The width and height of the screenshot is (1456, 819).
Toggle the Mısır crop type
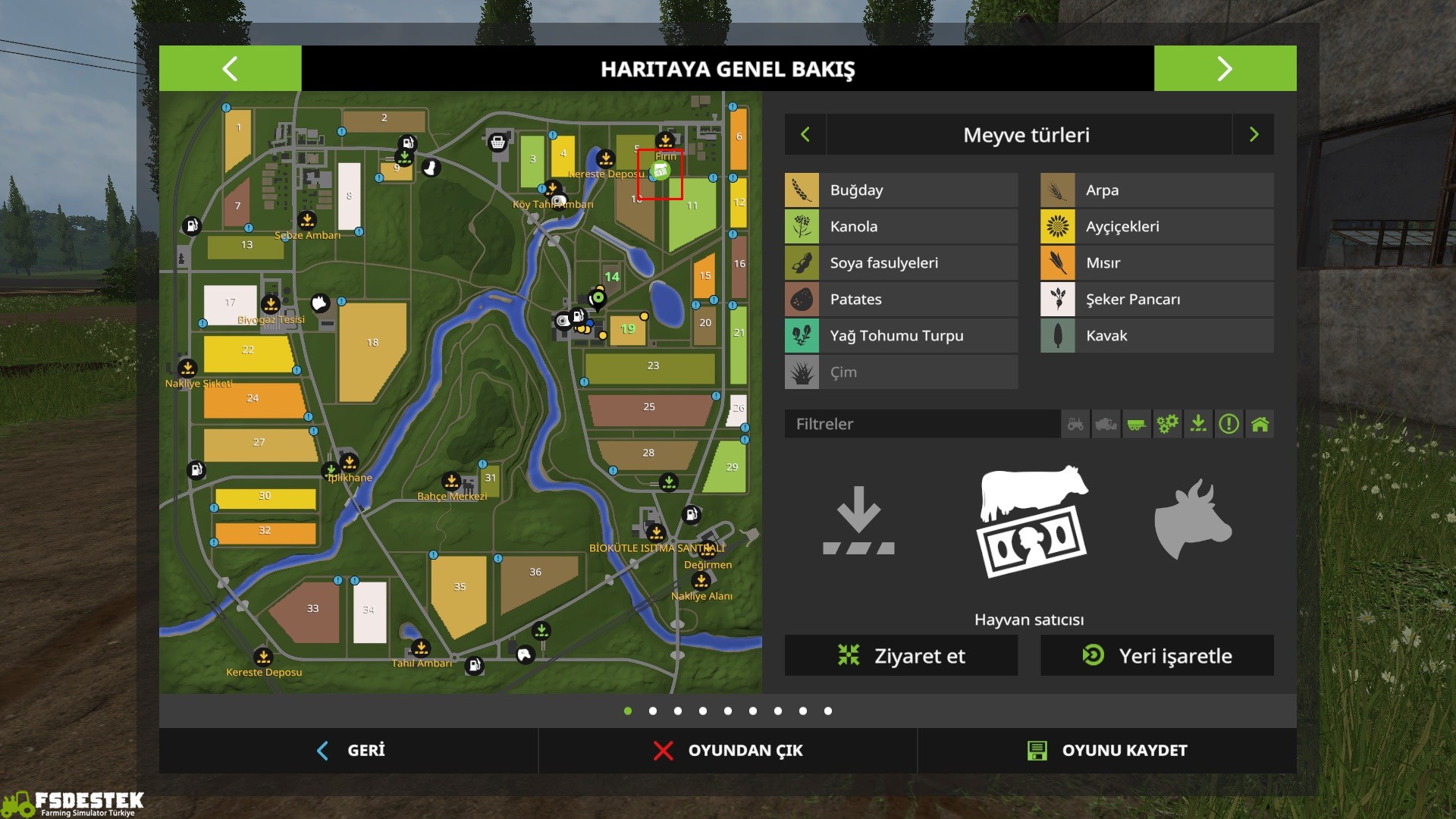click(1156, 263)
